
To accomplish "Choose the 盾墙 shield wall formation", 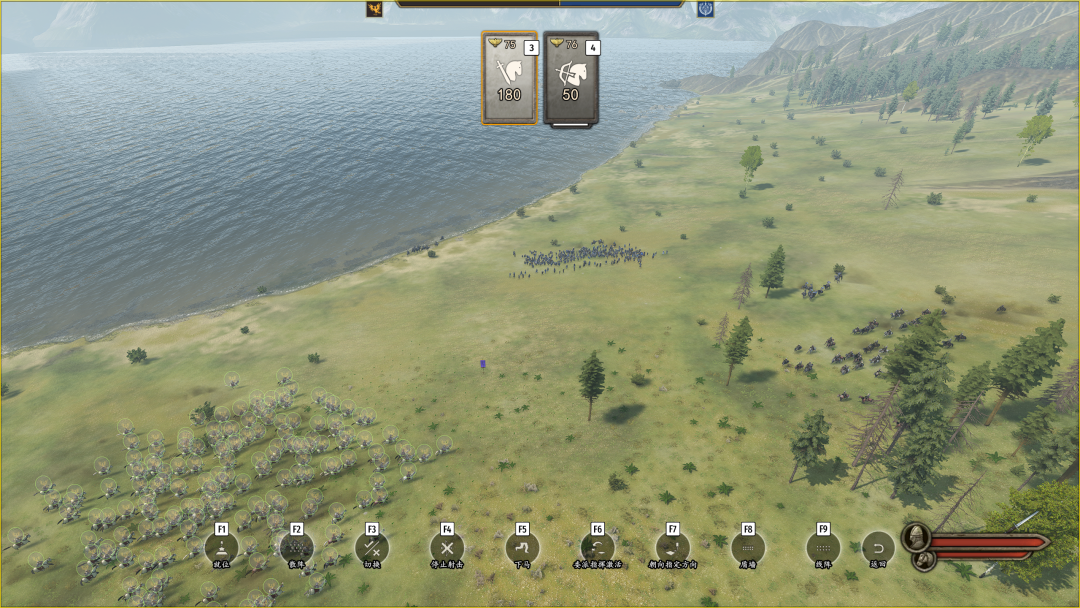I will tap(748, 547).
